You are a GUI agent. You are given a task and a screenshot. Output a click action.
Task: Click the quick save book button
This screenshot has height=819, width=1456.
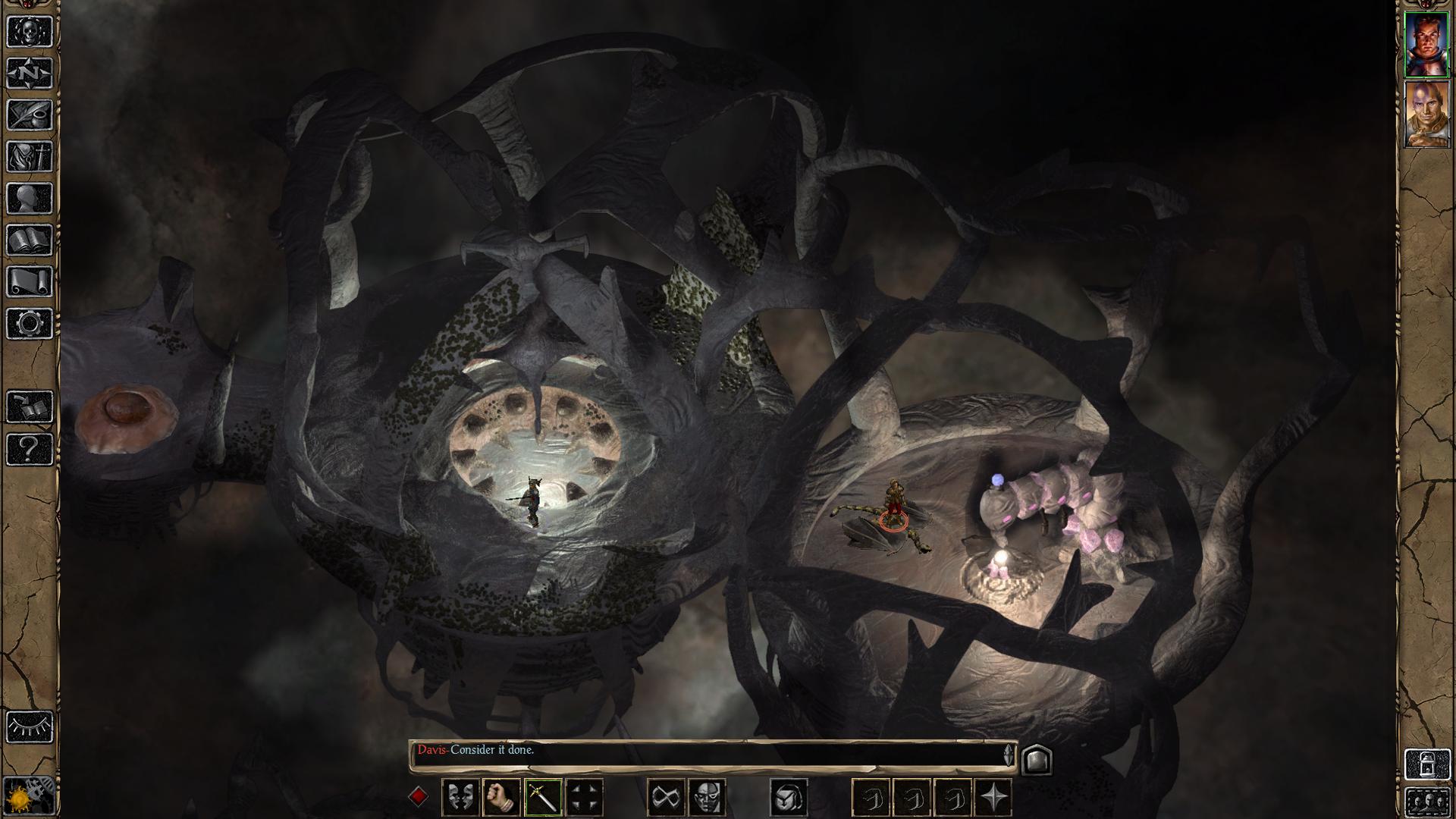[x=30, y=407]
